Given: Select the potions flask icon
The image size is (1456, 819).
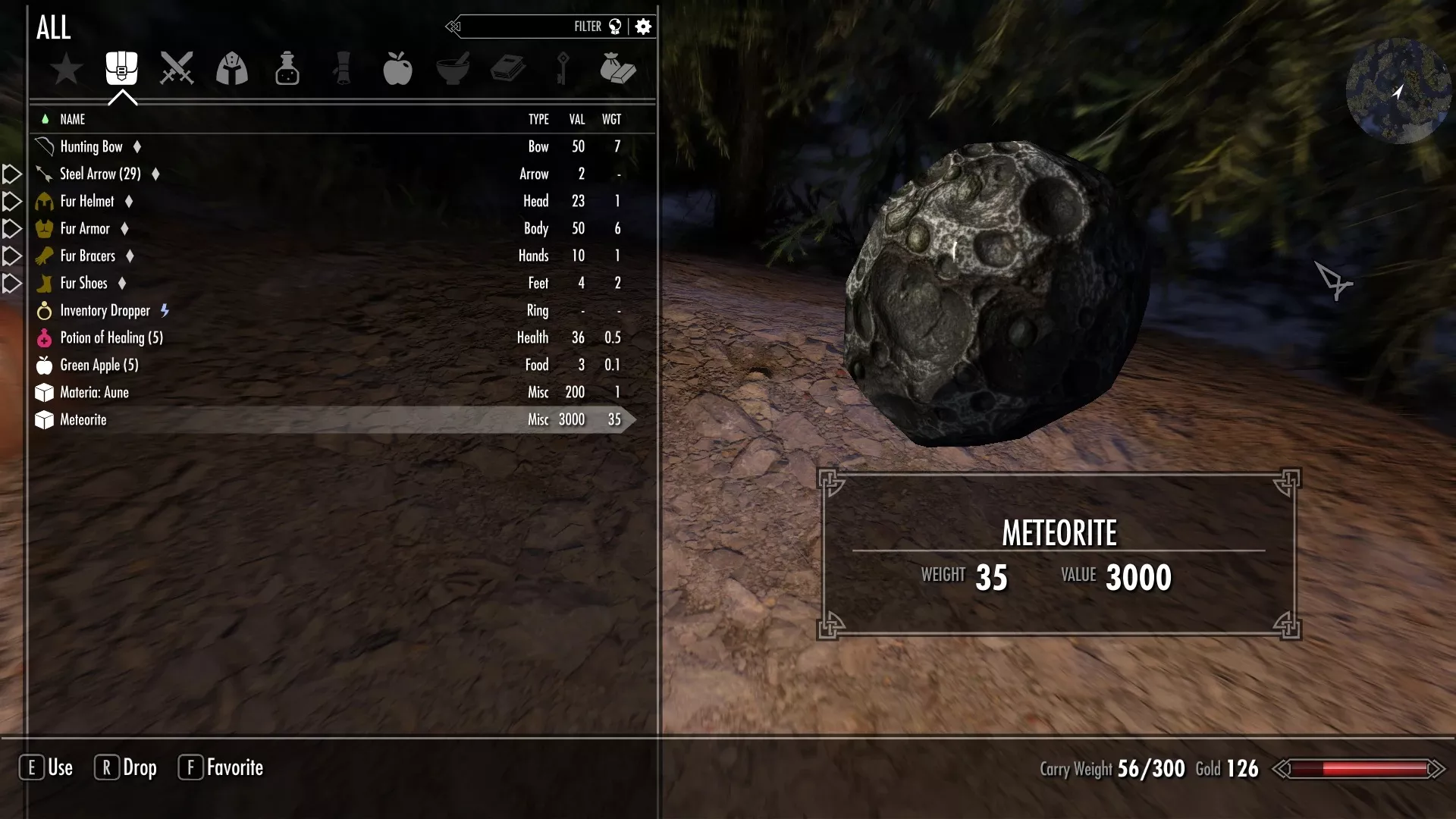Looking at the screenshot, I should coord(287,68).
